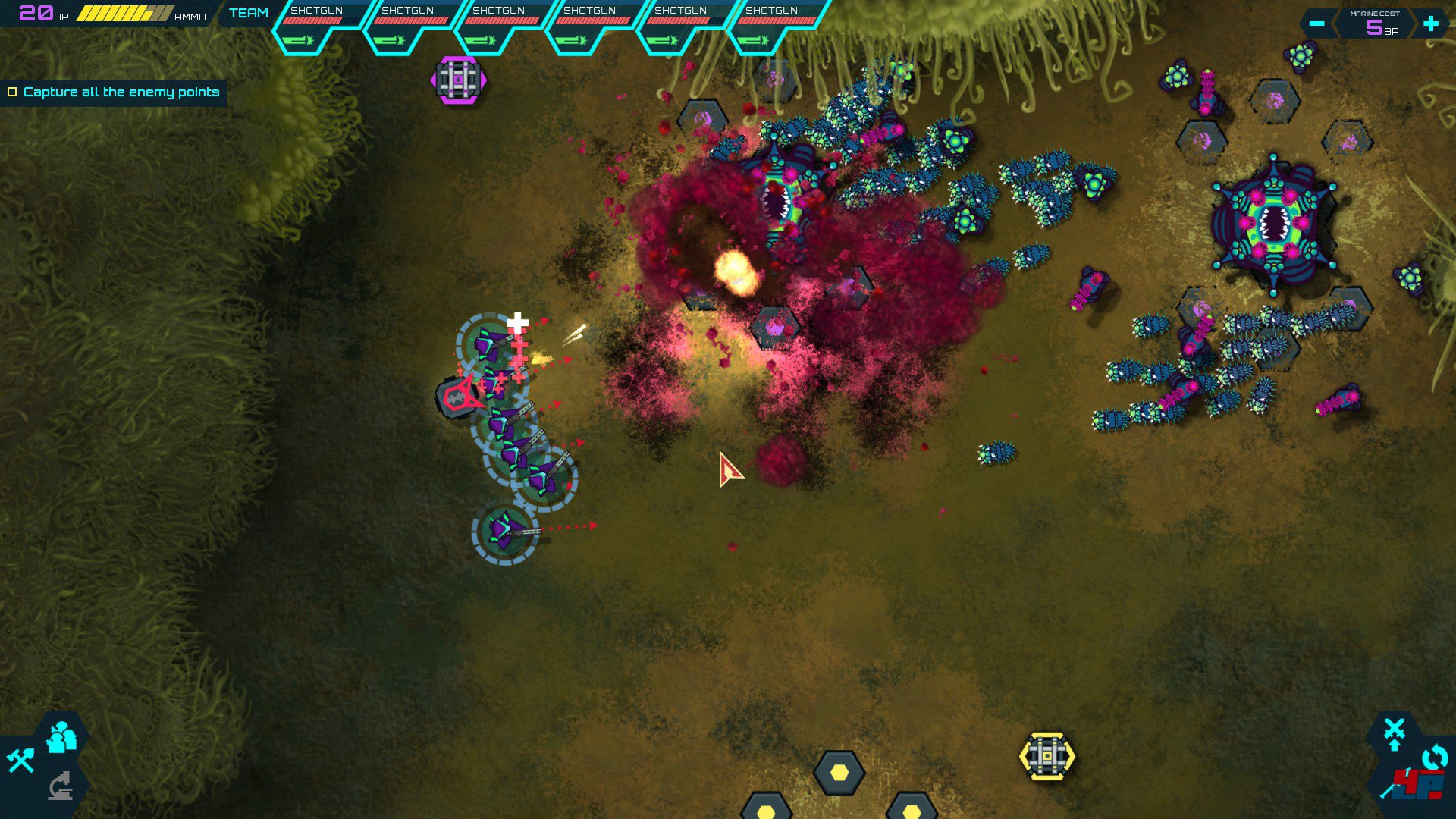Decrease marine cost with the minus button

(1316, 24)
